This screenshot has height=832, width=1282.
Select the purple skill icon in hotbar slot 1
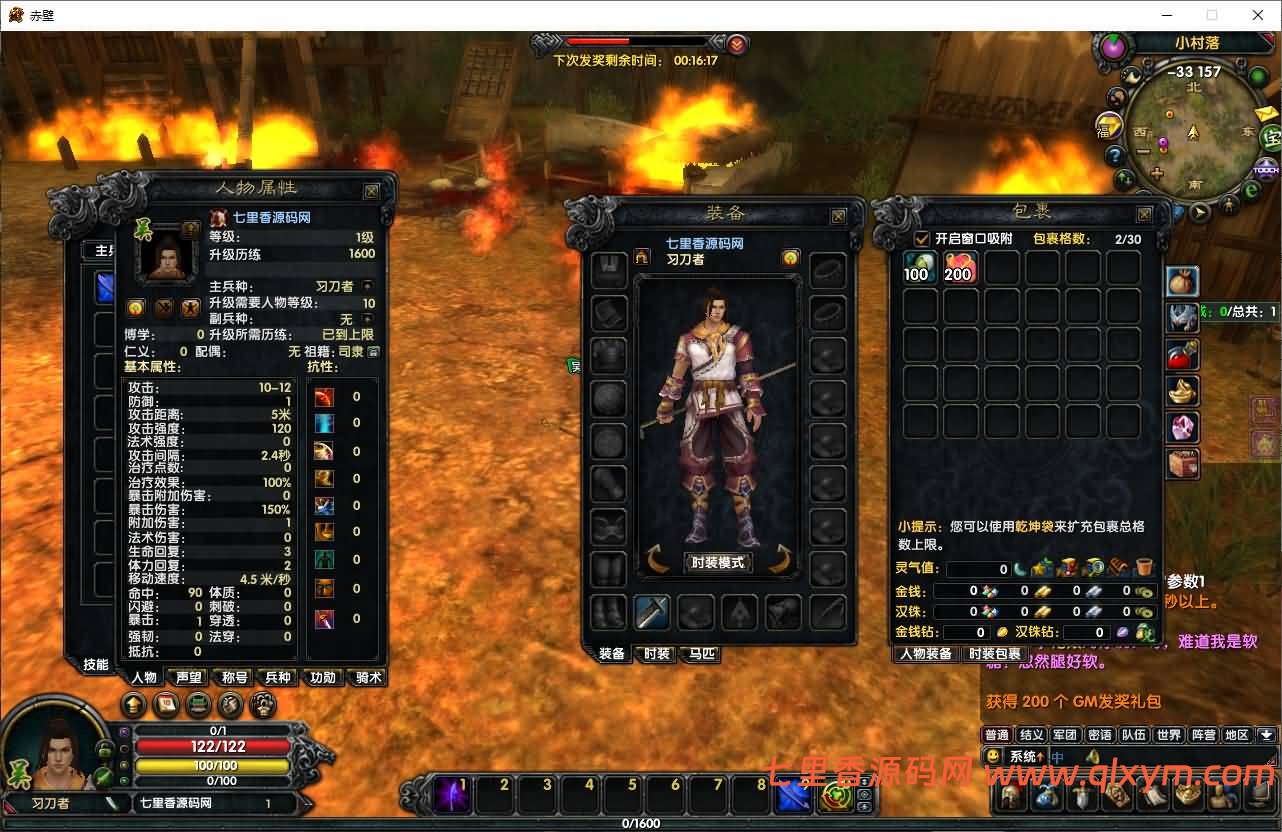click(x=452, y=793)
